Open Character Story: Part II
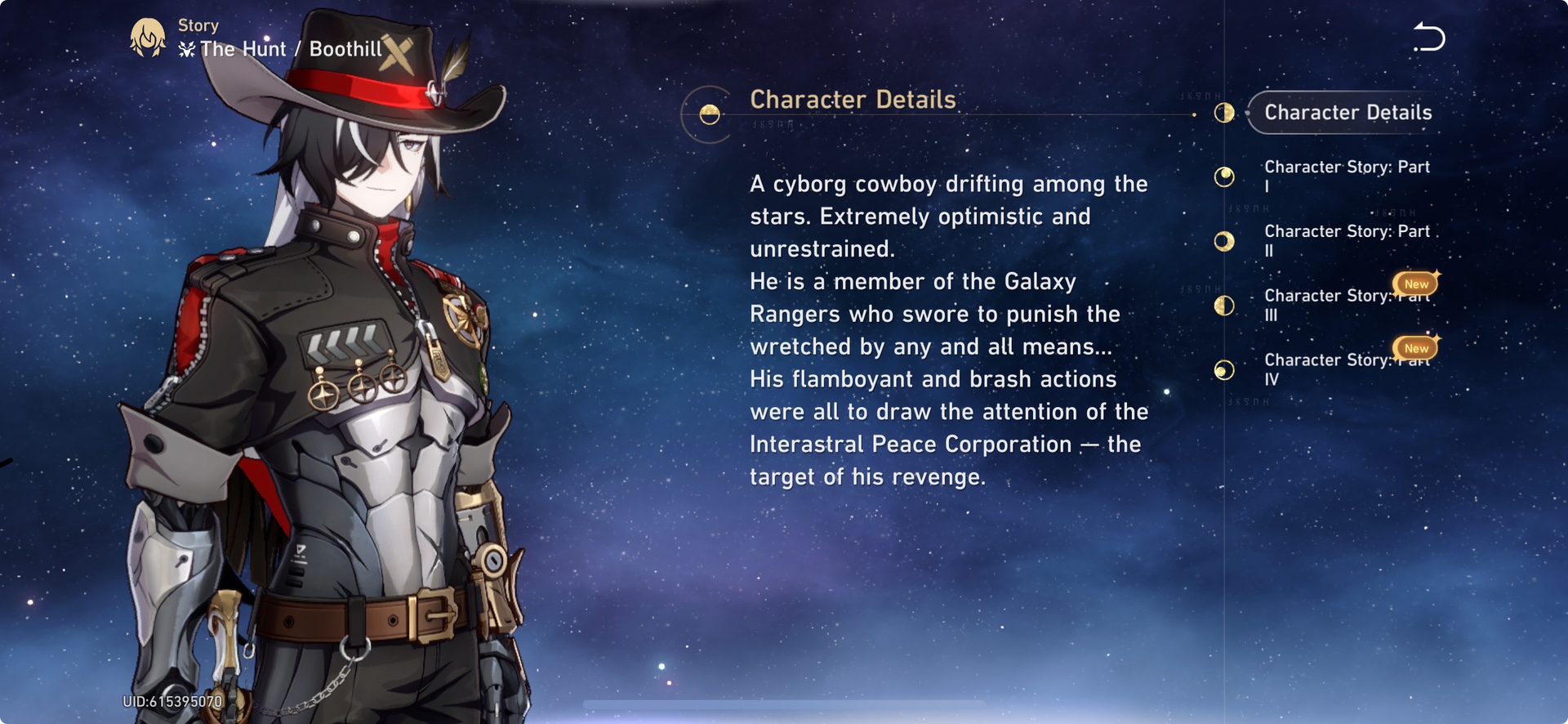The image size is (1568, 724). (x=1347, y=240)
